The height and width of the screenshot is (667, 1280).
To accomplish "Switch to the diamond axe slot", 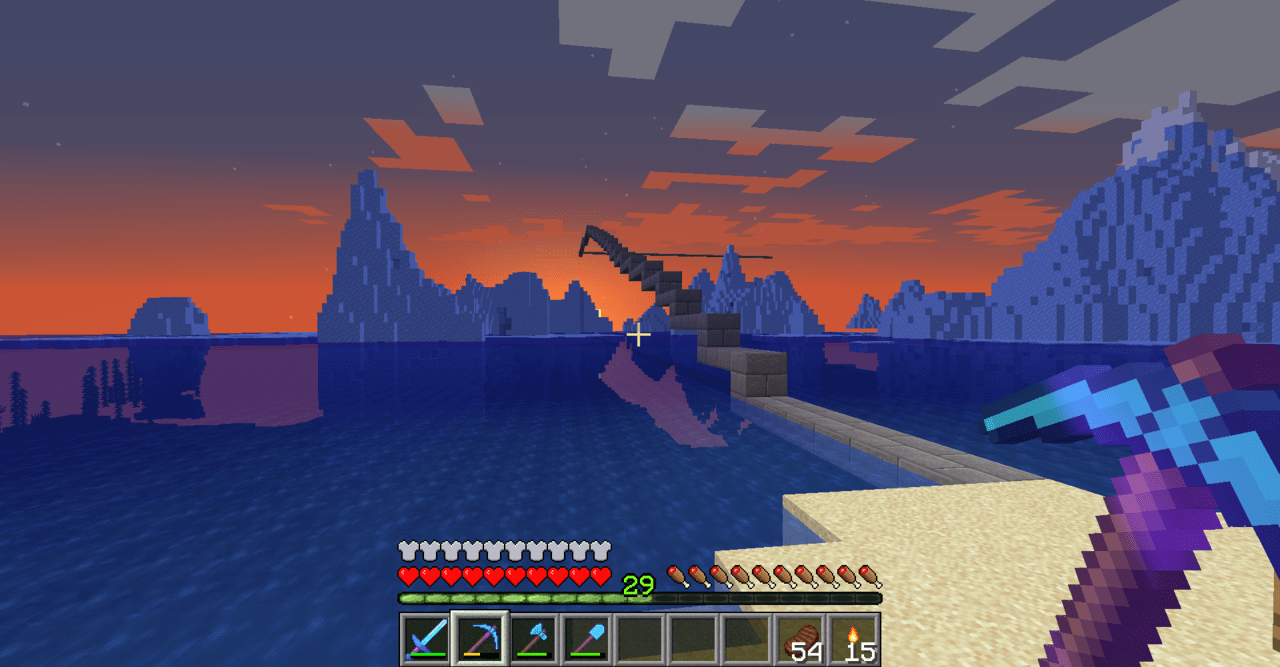I will click(x=532, y=639).
